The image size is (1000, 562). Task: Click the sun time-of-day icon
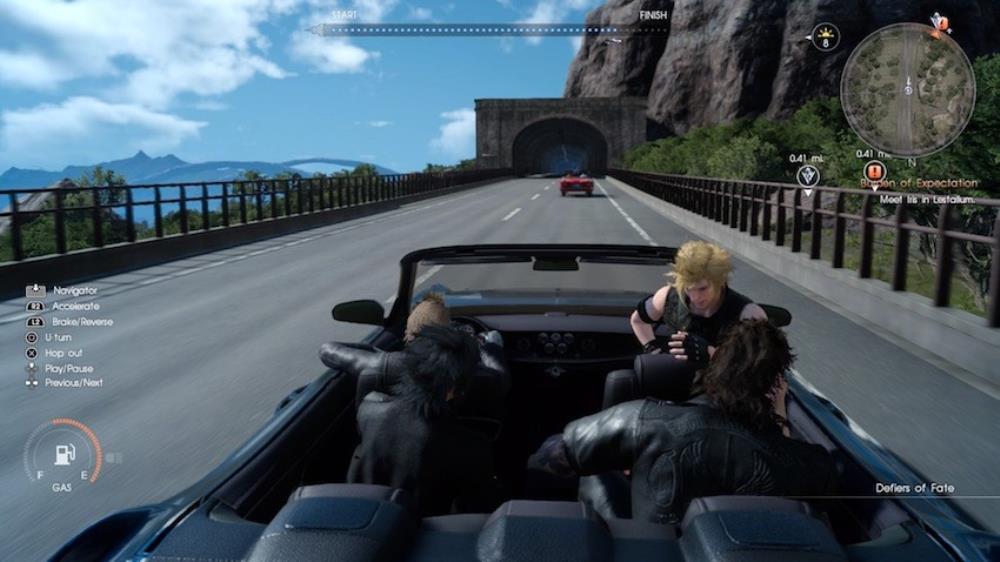pyautogui.click(x=825, y=38)
